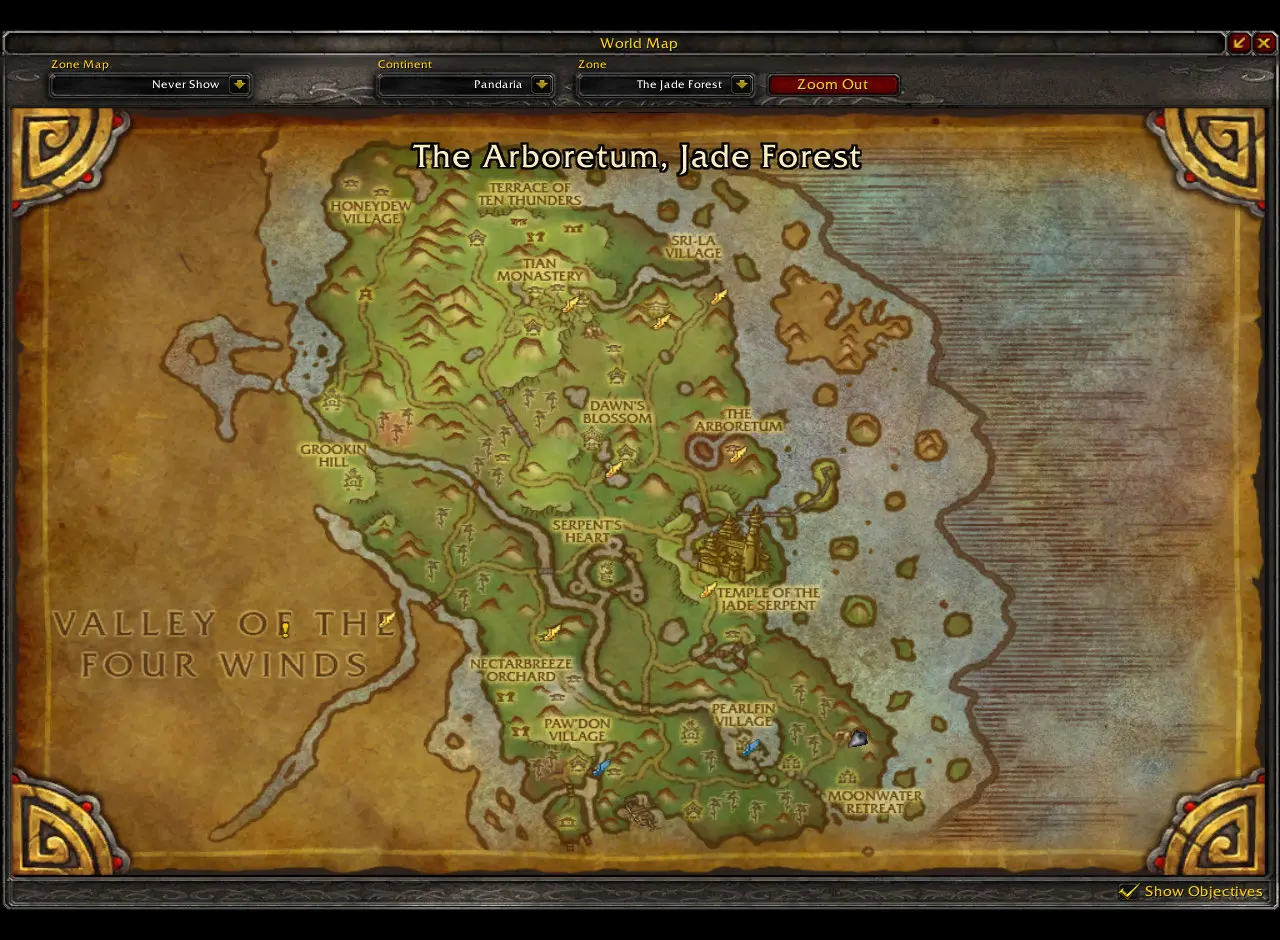Open the Zone Map dropdown showing Never Show
The image size is (1280, 940).
pos(239,85)
